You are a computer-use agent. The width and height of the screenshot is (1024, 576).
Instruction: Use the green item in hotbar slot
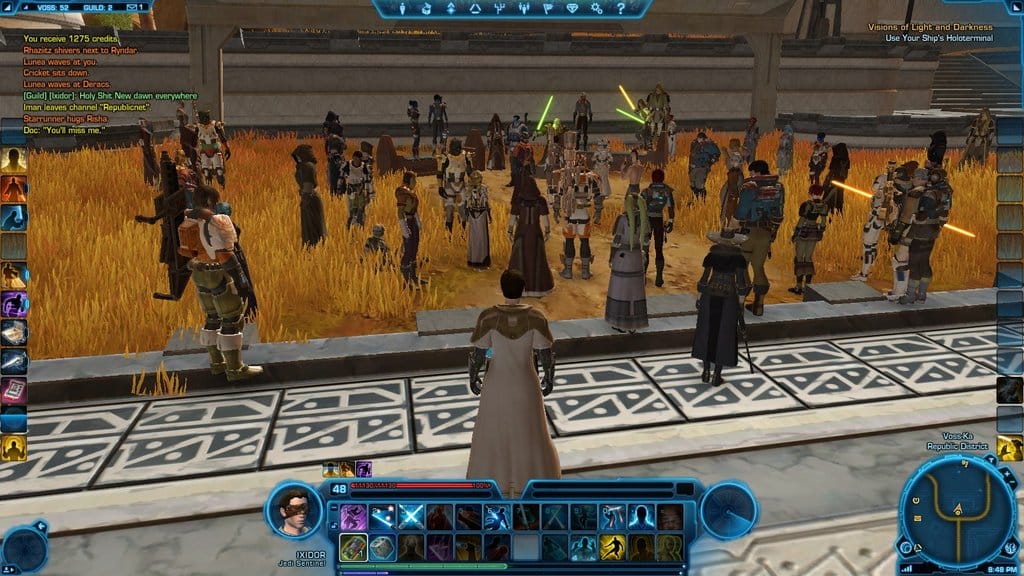tap(353, 548)
